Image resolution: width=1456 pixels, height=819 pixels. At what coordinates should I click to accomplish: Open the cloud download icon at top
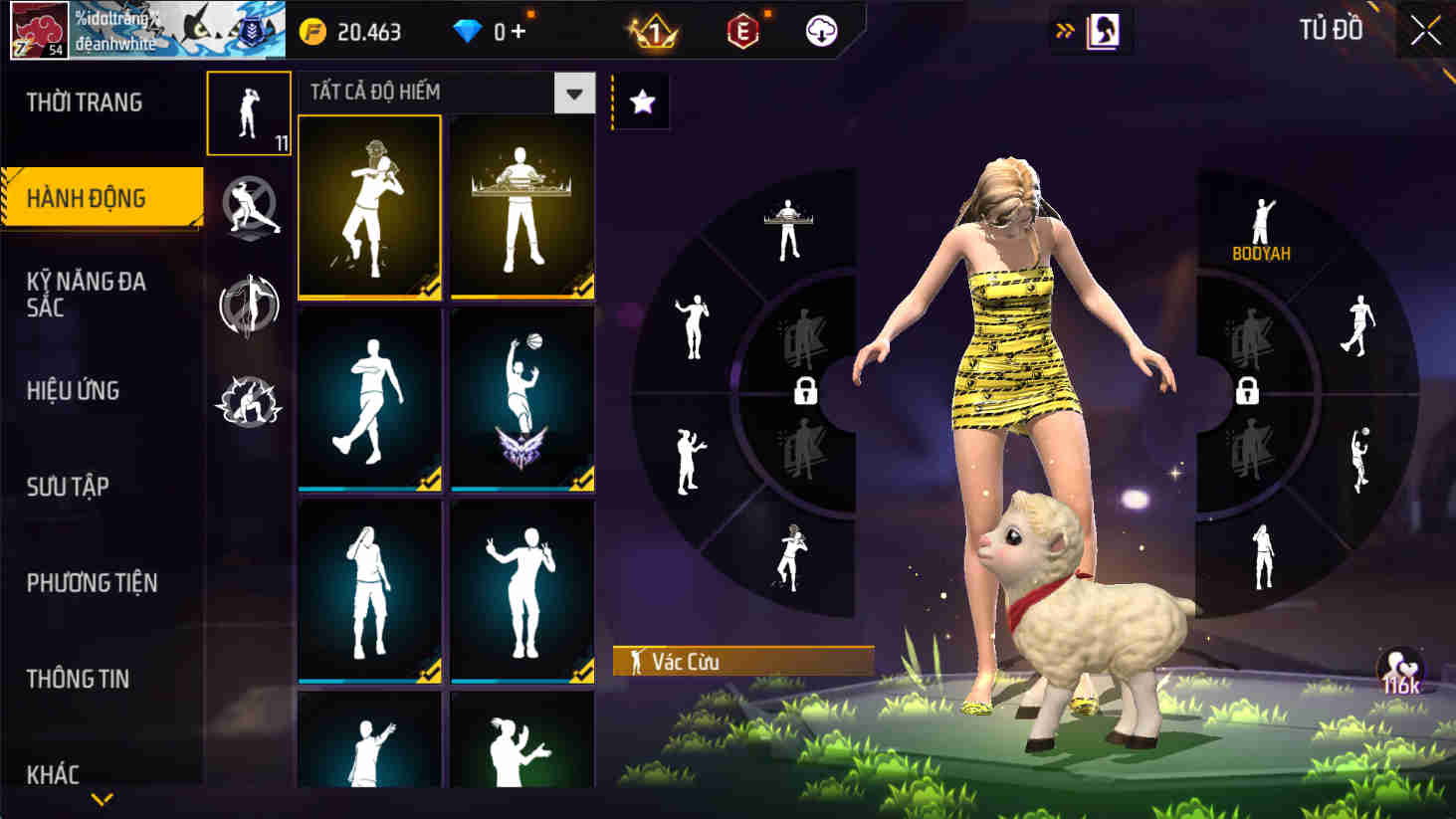[x=818, y=31]
